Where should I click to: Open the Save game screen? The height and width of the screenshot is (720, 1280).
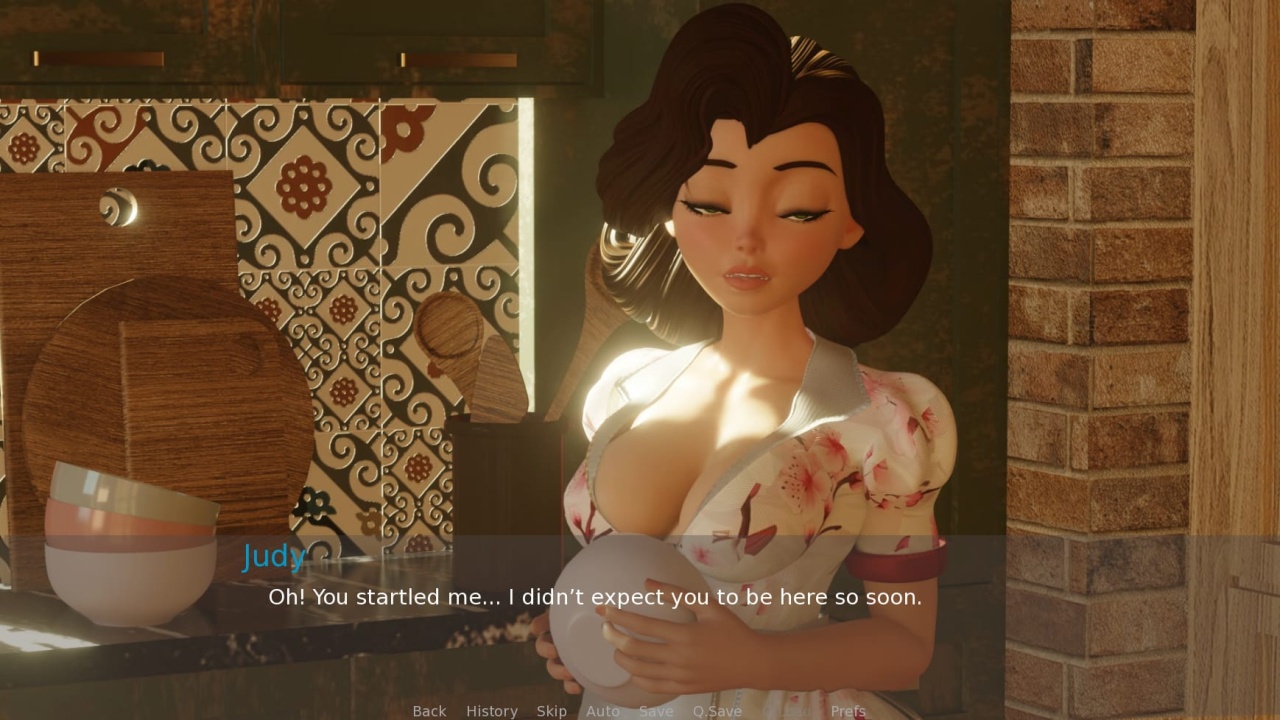[x=656, y=711]
